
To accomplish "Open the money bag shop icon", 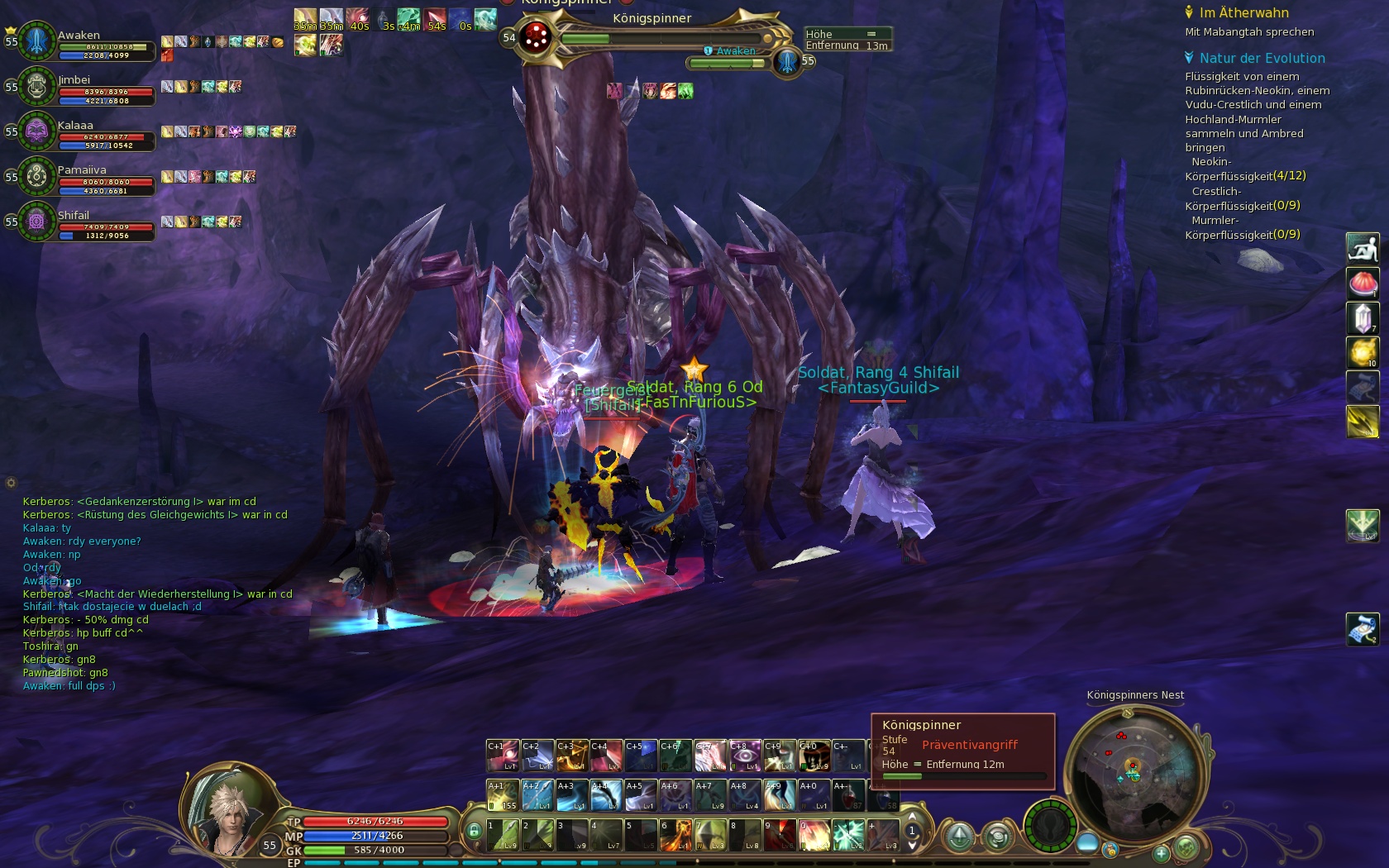I will click(x=1110, y=850).
